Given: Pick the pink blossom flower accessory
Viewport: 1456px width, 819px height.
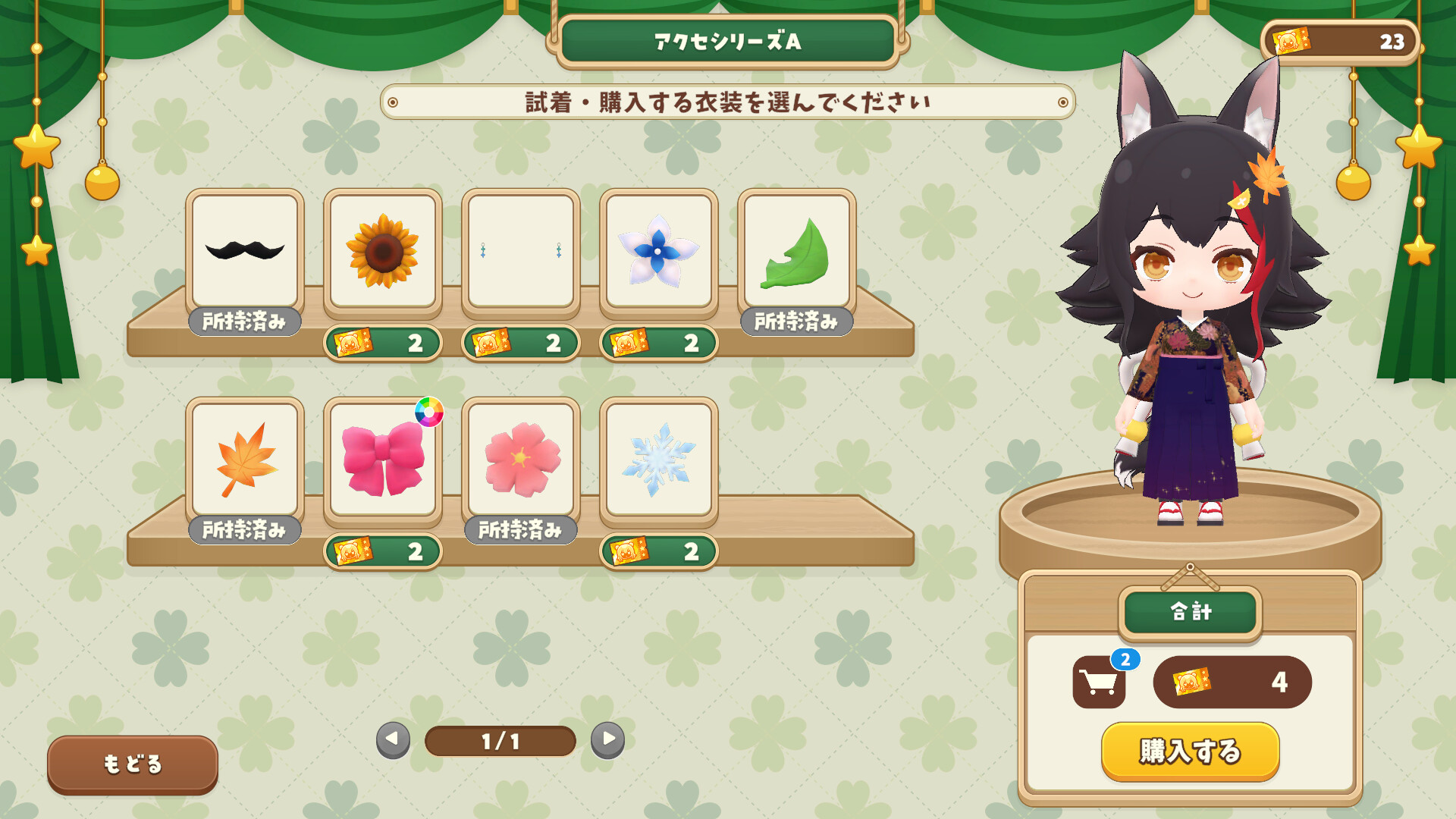Looking at the screenshot, I should (x=520, y=460).
